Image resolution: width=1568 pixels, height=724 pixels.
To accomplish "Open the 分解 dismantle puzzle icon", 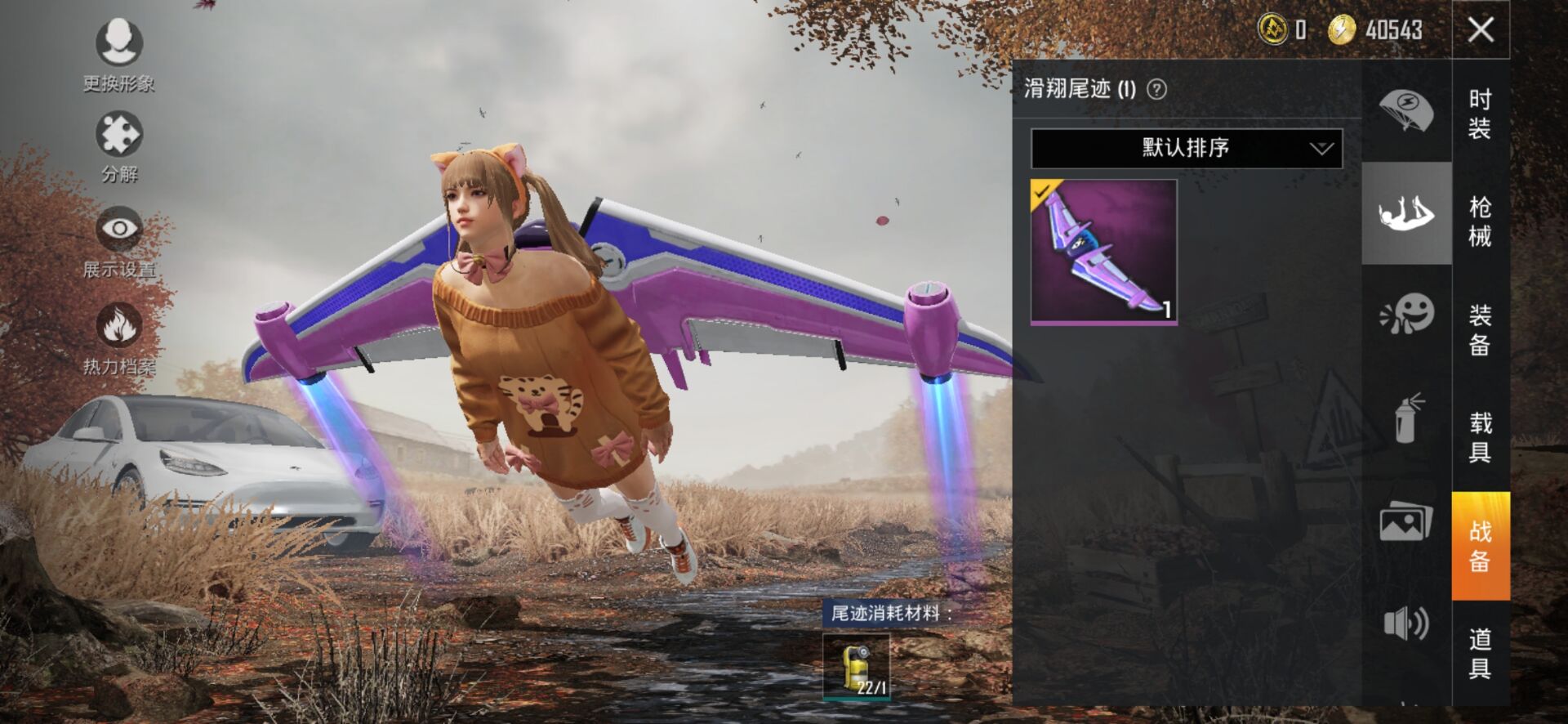I will point(119,136).
